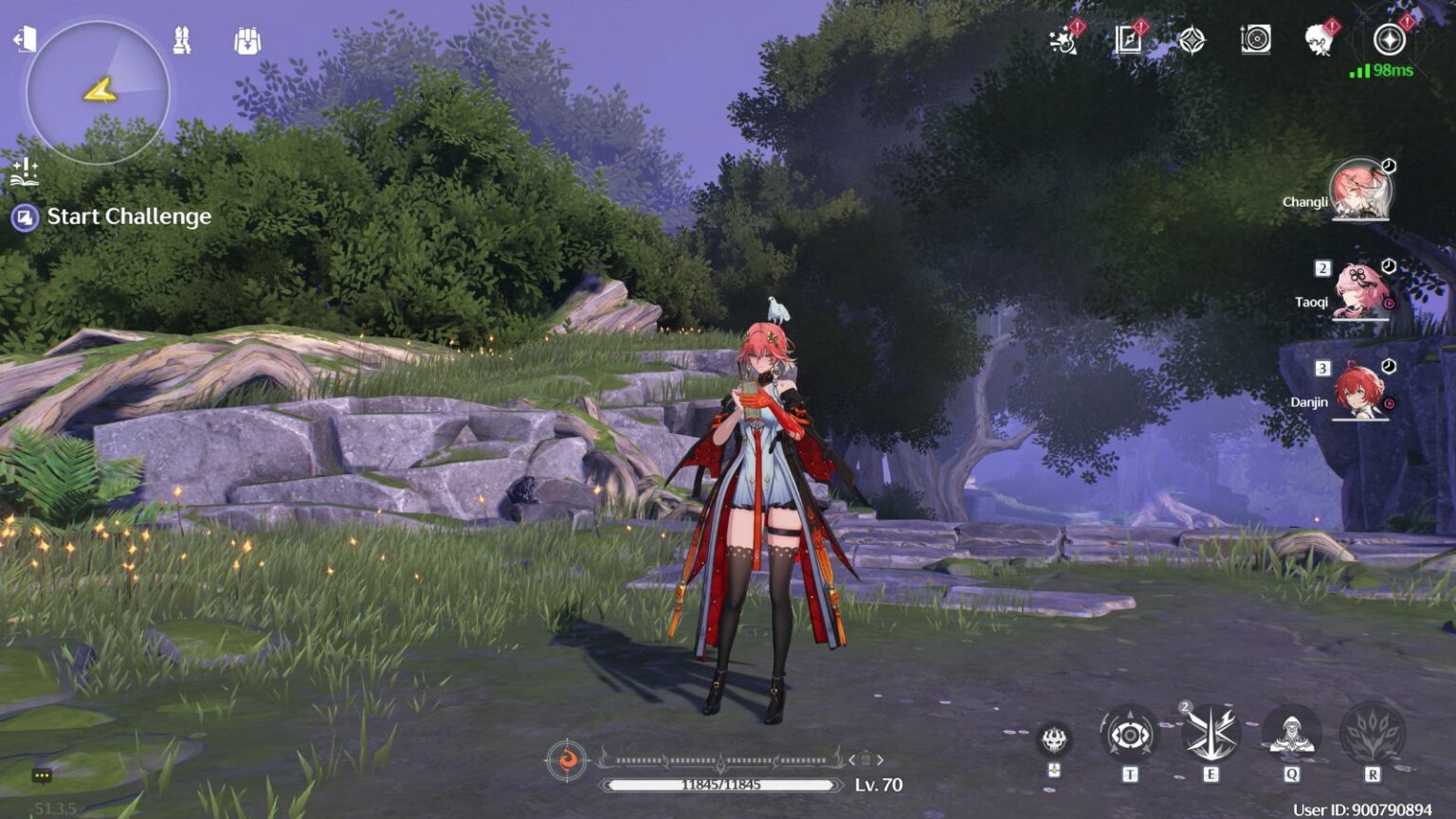Open the ringed star main menu icon

pyautogui.click(x=1390, y=40)
